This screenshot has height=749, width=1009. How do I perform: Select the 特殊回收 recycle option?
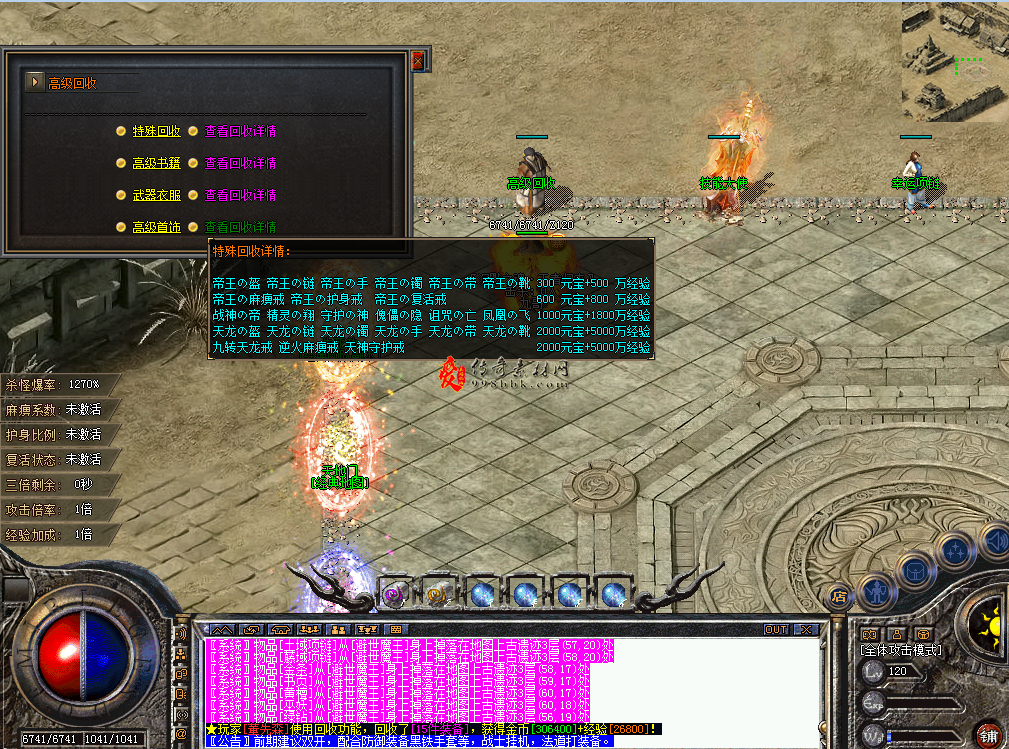(156, 131)
